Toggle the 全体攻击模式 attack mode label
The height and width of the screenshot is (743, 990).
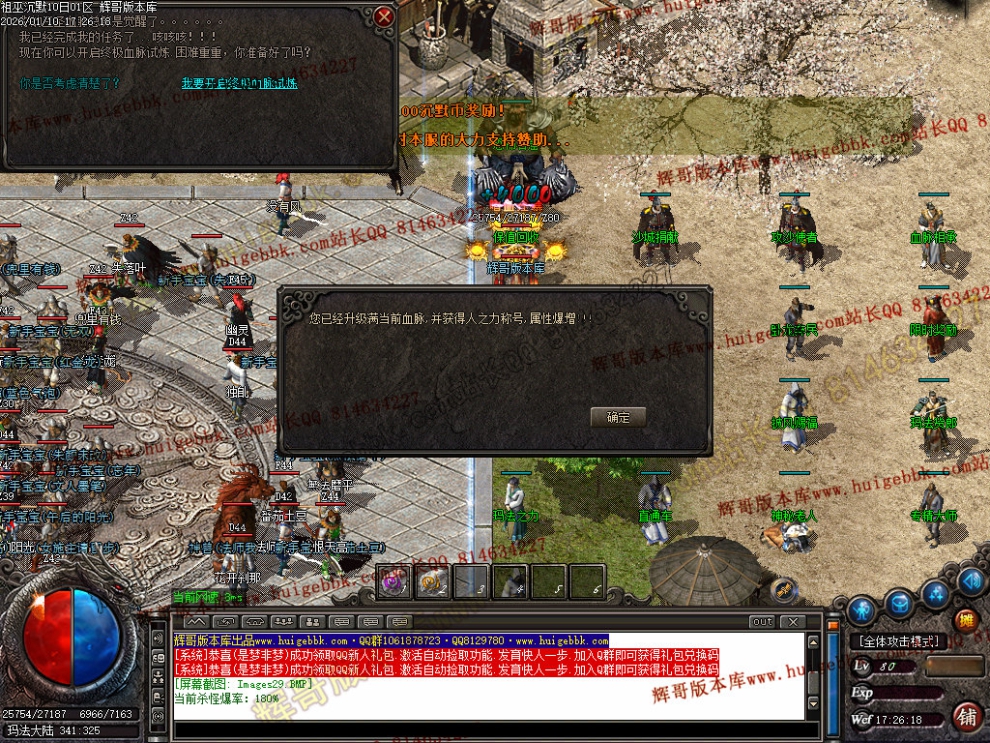pyautogui.click(x=898, y=641)
